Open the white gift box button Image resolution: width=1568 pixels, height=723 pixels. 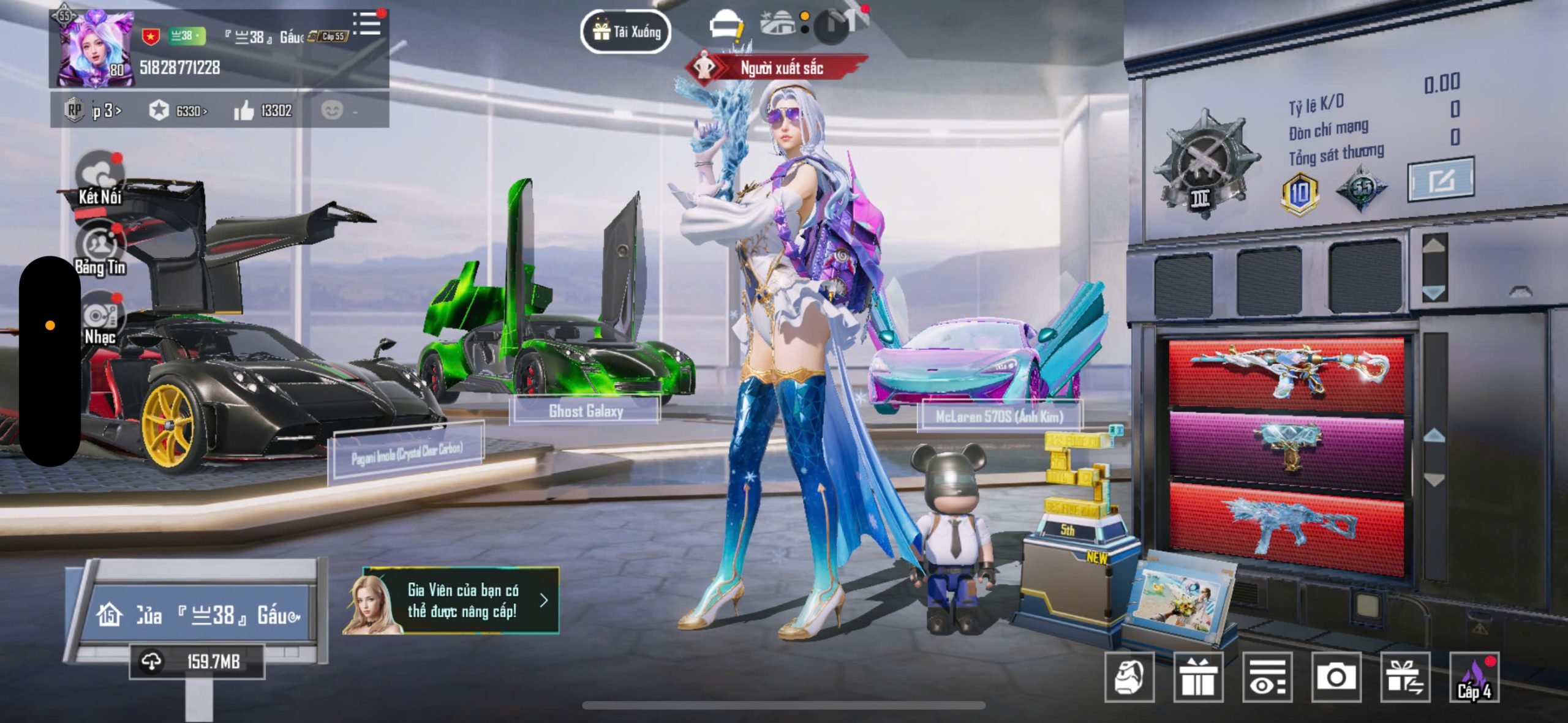tap(1197, 677)
